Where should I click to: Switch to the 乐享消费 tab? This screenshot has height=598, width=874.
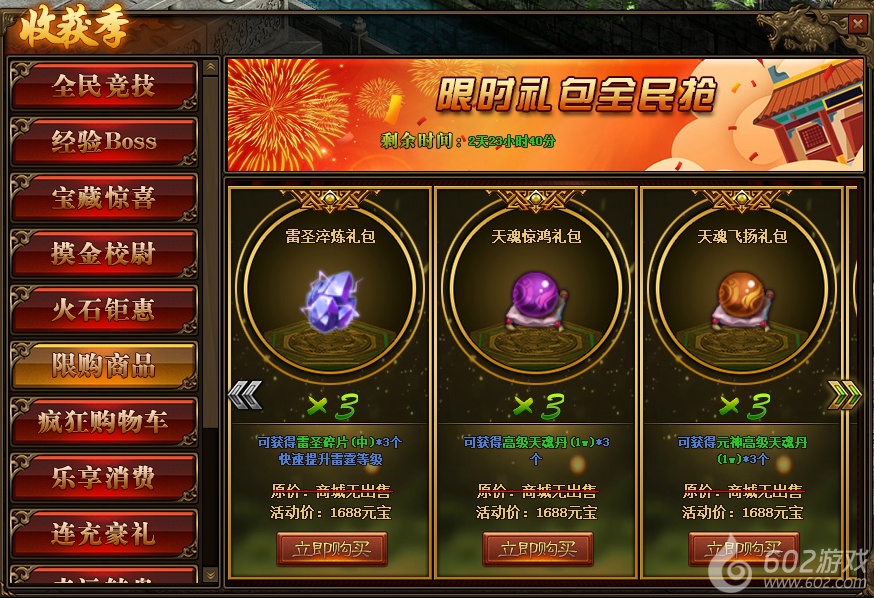tap(103, 478)
